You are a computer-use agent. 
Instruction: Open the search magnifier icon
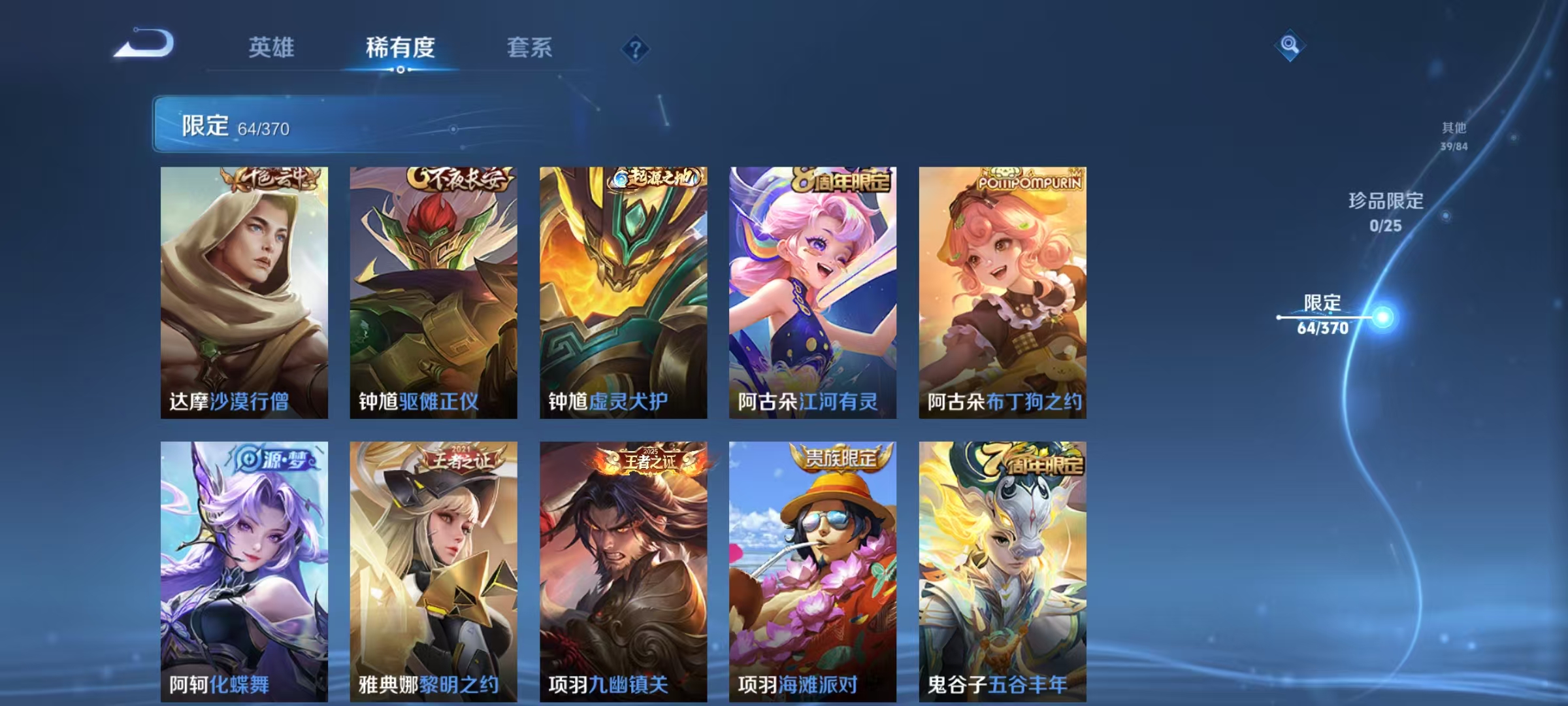tap(1288, 46)
